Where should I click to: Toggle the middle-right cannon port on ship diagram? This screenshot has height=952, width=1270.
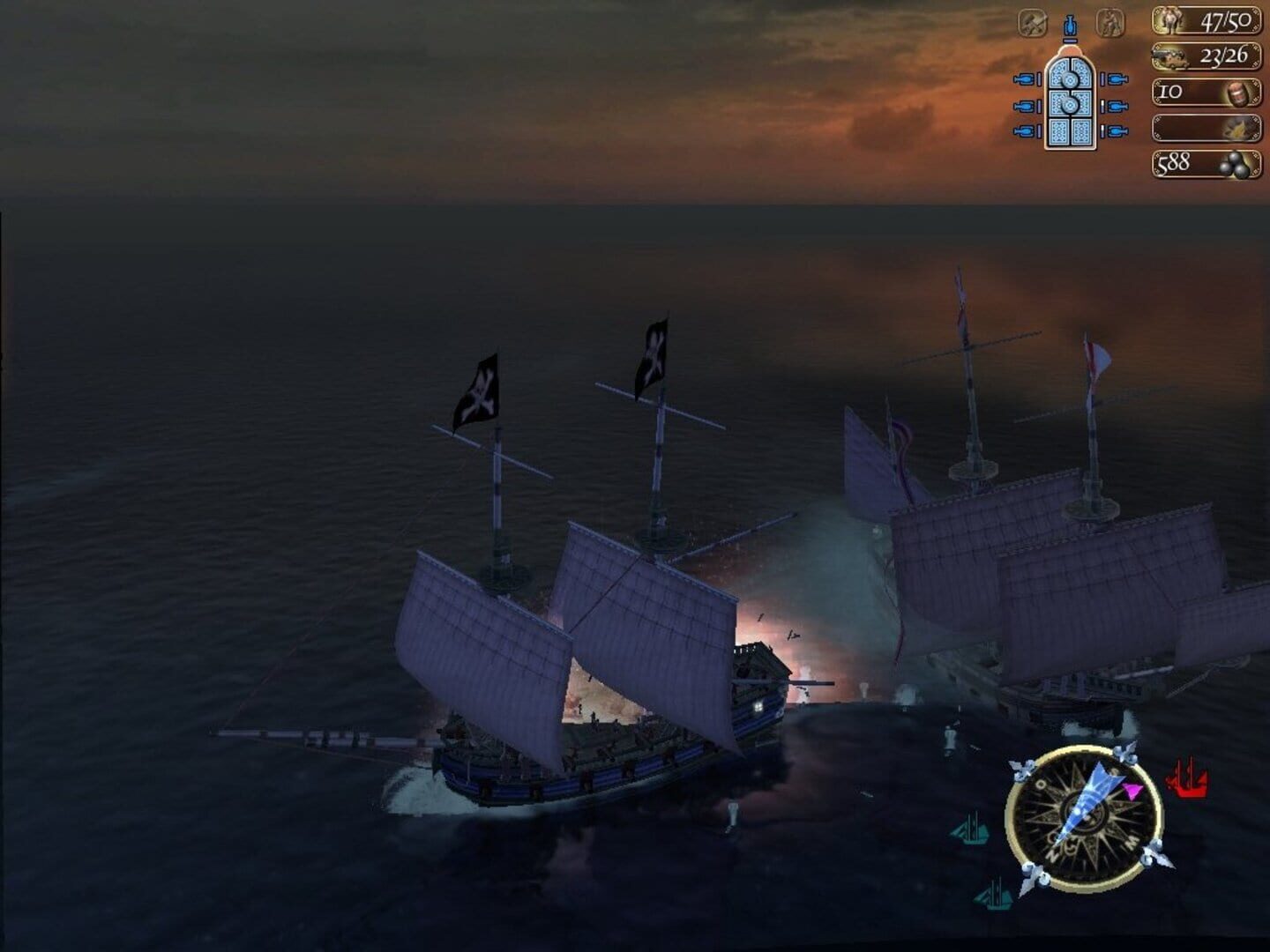1117,106
